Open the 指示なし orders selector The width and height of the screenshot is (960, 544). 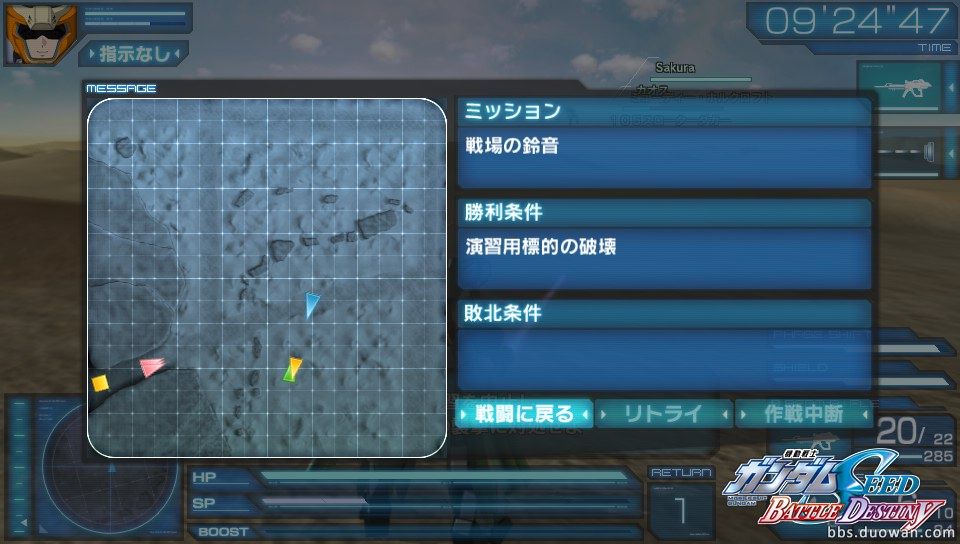(134, 53)
